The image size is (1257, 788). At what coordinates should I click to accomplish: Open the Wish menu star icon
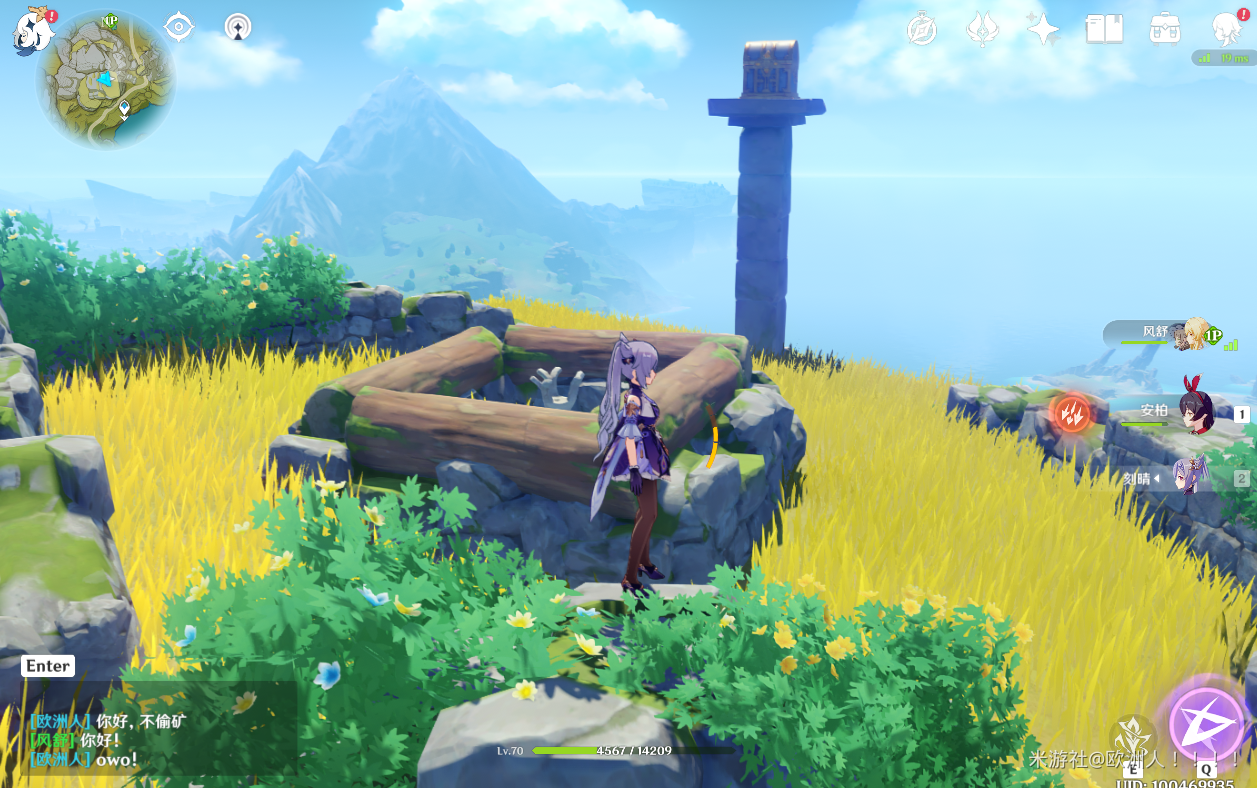pyautogui.click(x=1042, y=29)
